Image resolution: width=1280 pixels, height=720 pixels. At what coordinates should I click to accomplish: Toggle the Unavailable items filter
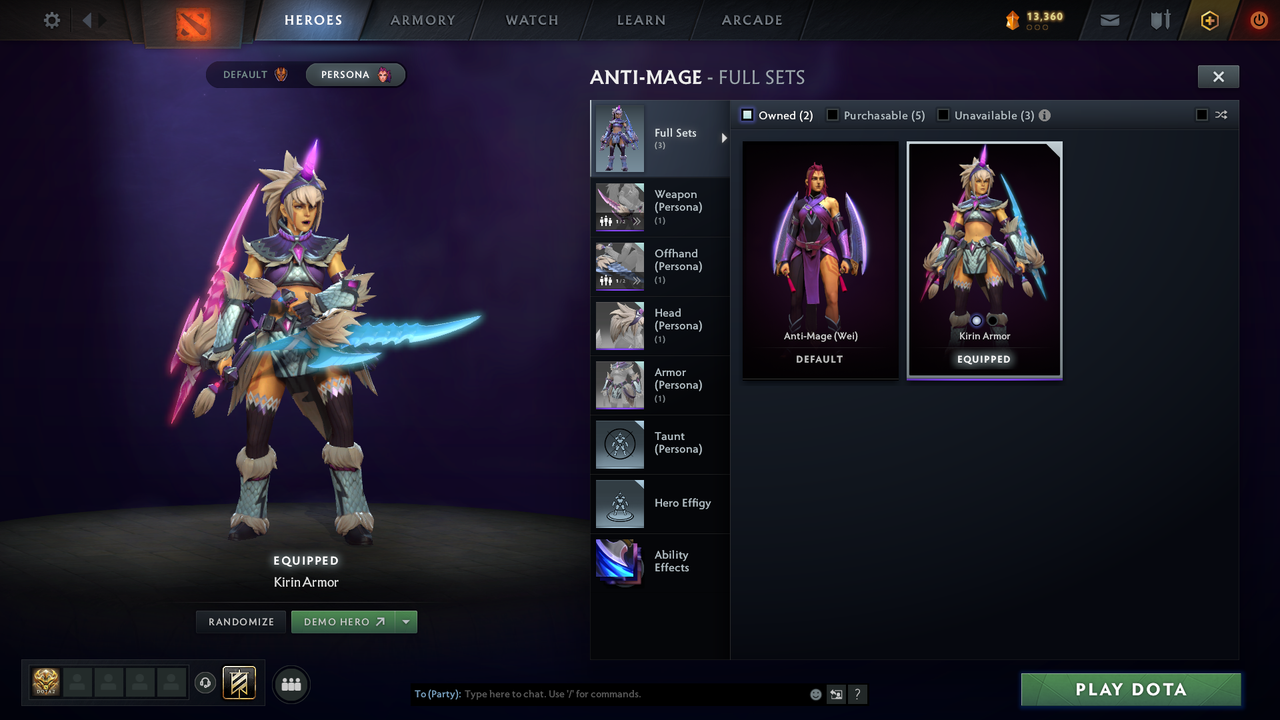[942, 115]
